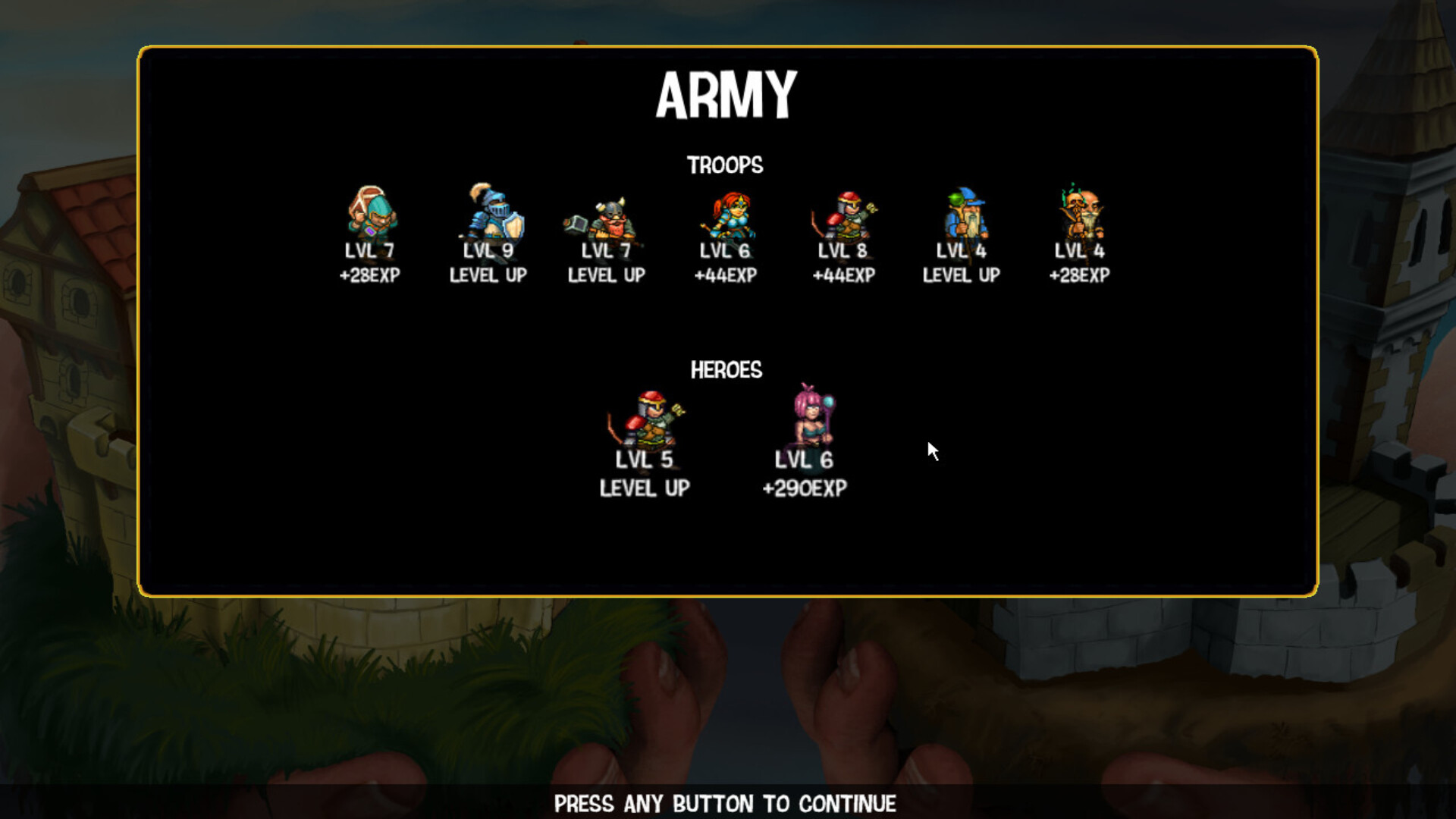Click the LEVEL UP text under the knight
Viewport: 1456px width, 819px height.
pos(489,276)
